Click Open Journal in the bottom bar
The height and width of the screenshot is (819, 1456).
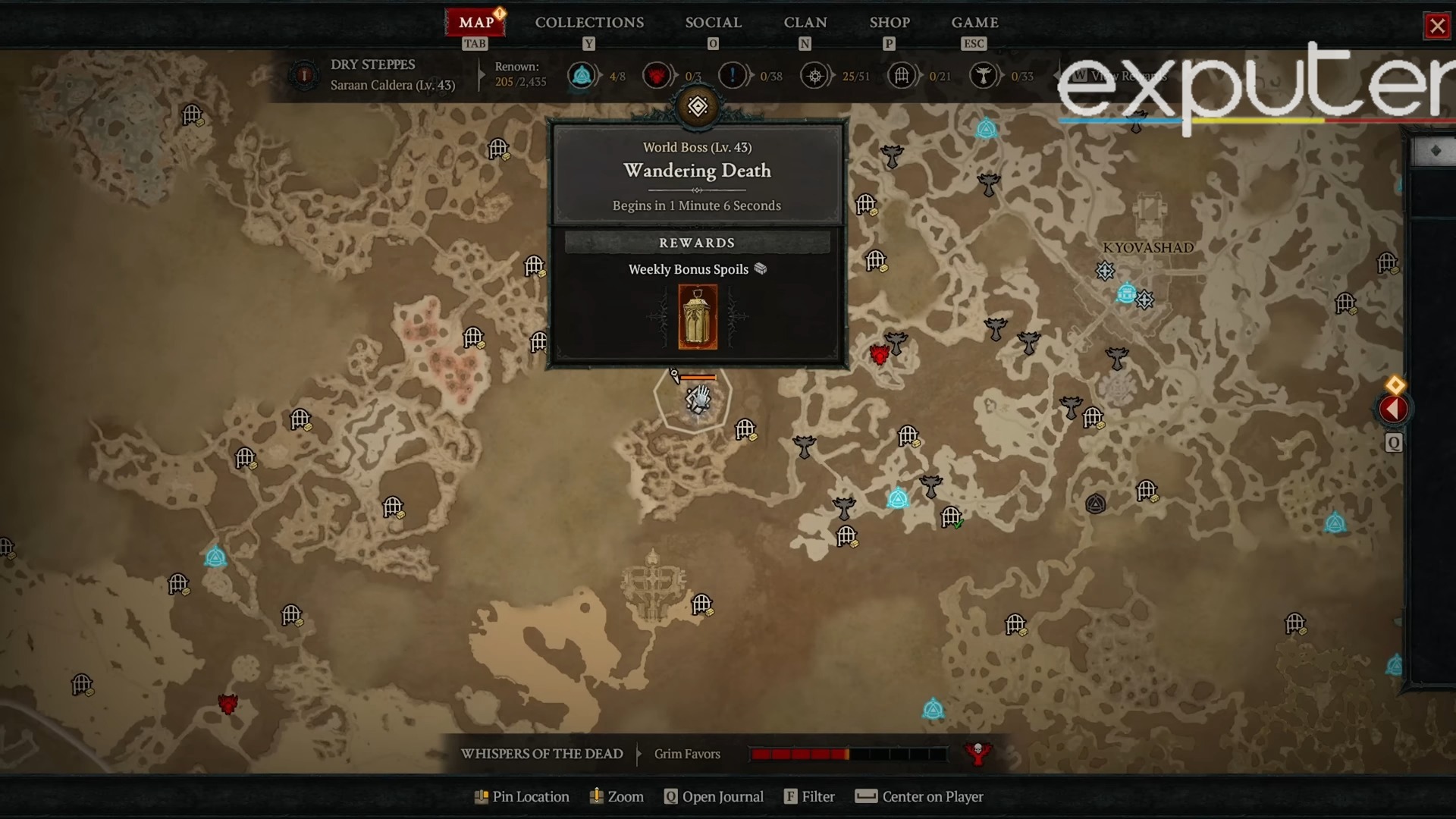pyautogui.click(x=714, y=796)
